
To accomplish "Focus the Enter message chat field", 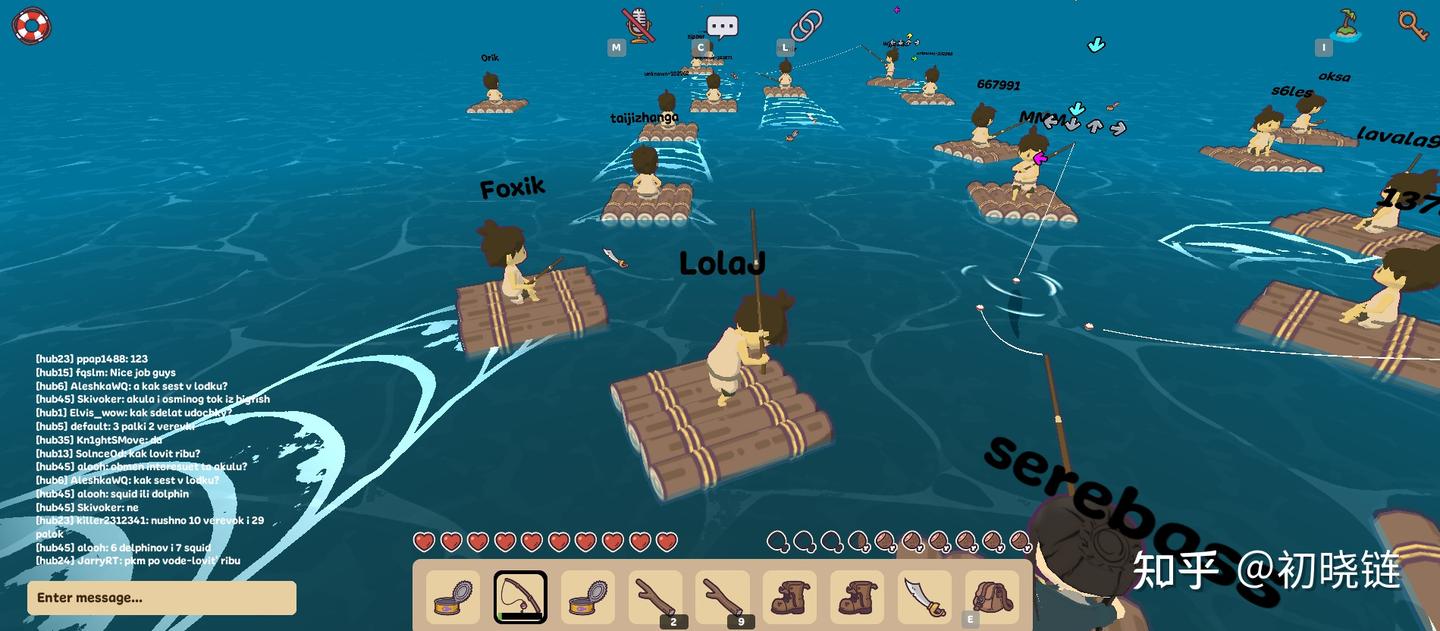I will [162, 598].
